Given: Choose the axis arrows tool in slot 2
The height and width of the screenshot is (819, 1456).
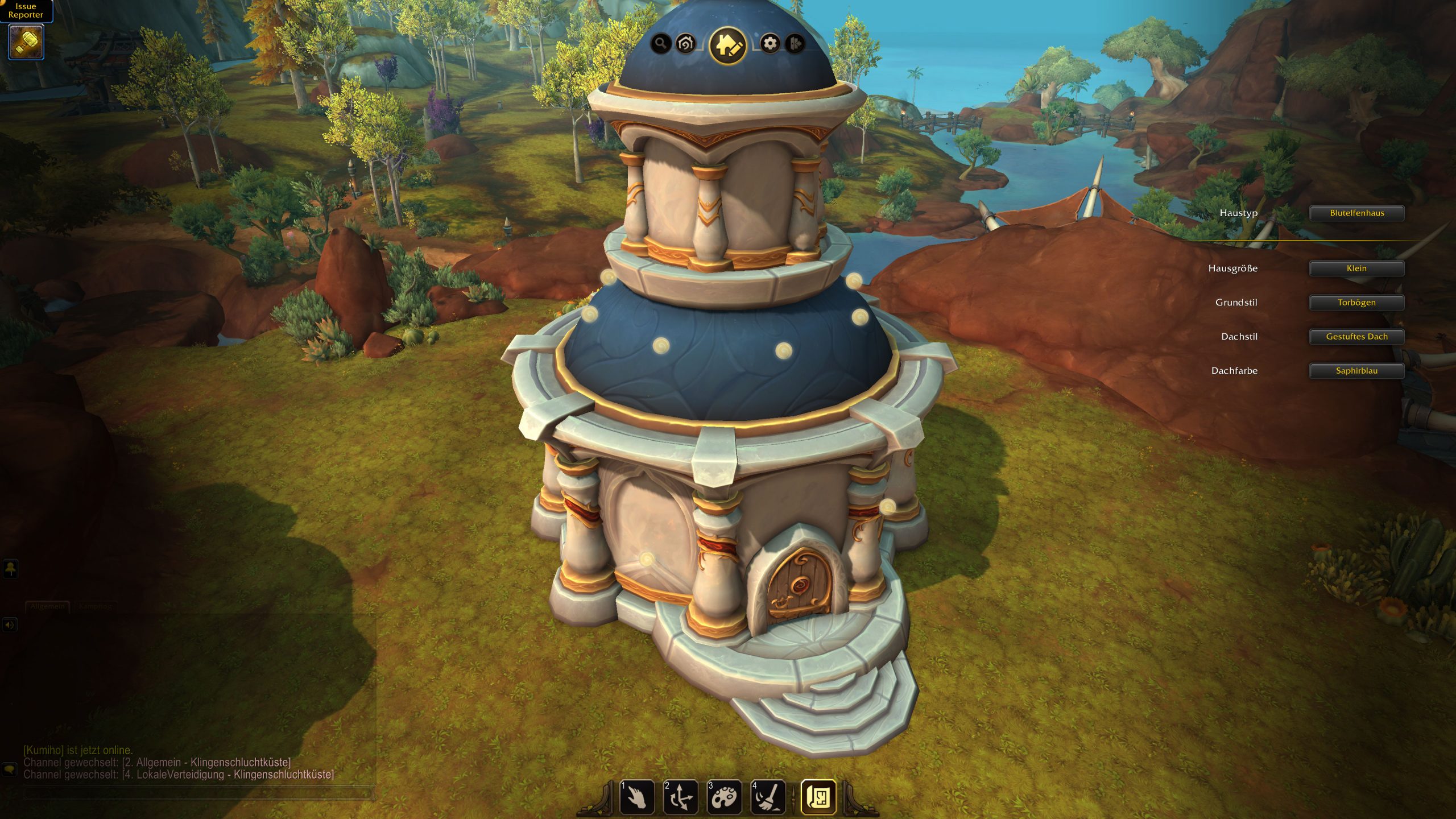Looking at the screenshot, I should (680, 797).
